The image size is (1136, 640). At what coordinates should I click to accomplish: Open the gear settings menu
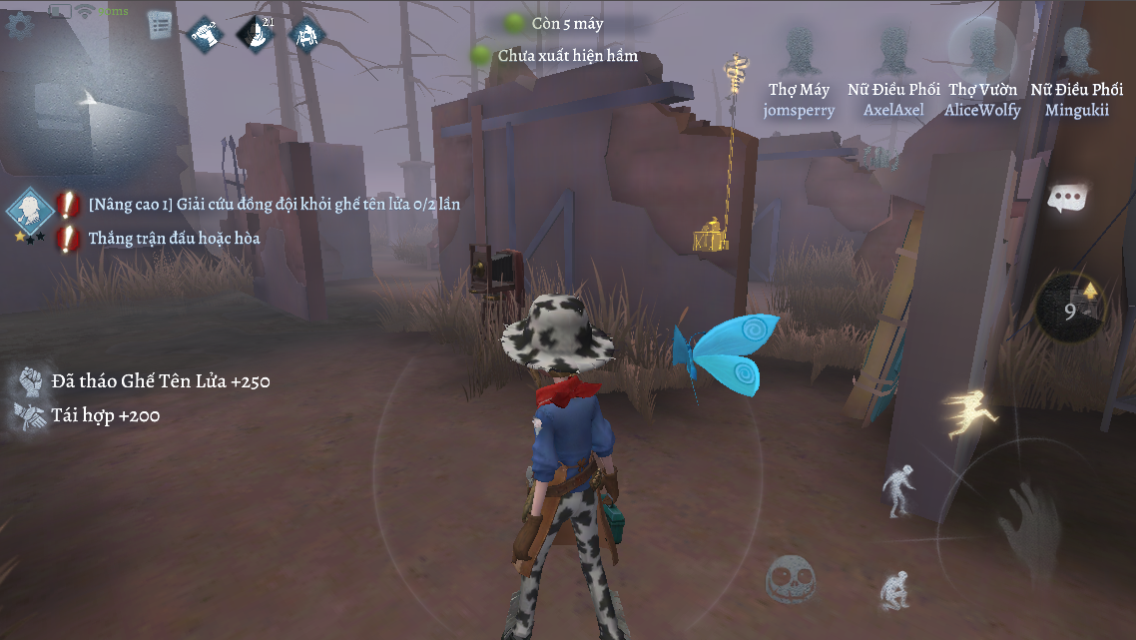click(x=19, y=25)
